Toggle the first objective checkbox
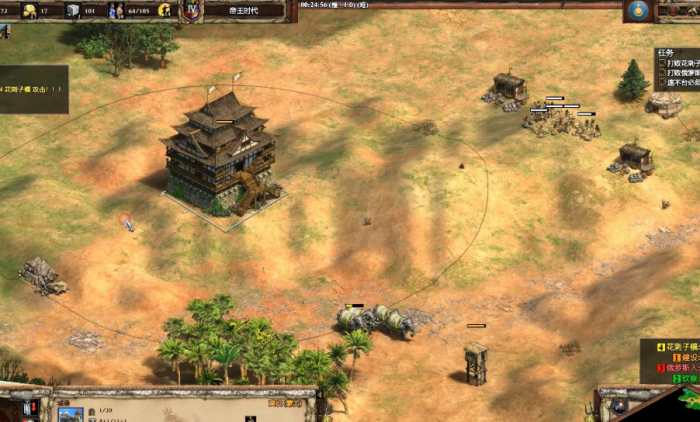The width and height of the screenshot is (700, 422). [x=662, y=64]
